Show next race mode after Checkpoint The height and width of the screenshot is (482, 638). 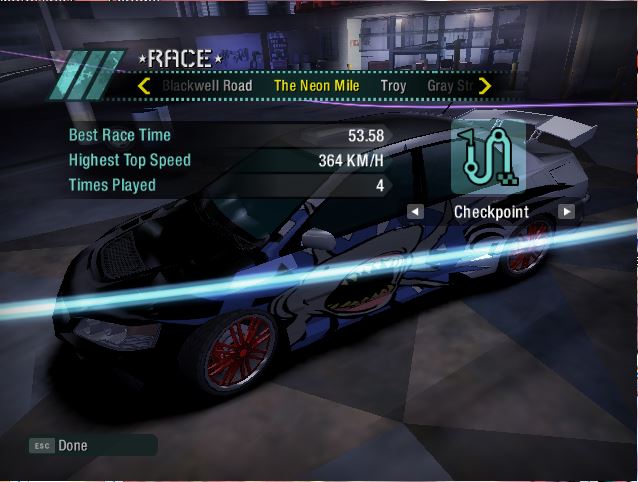pos(566,212)
